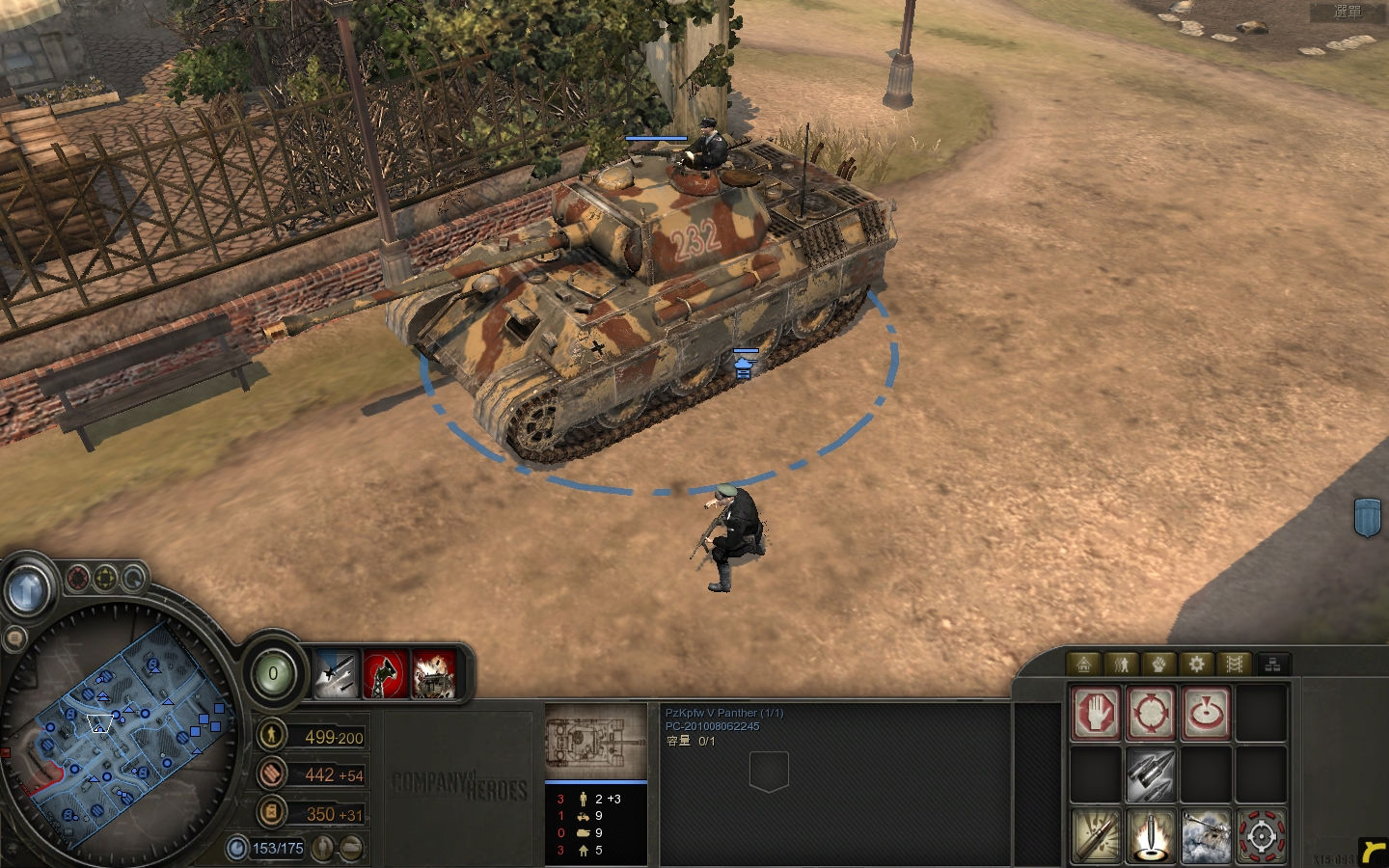This screenshot has height=868, width=1389.
Task: Use the red radio tower commander ability
Action: coord(385,672)
